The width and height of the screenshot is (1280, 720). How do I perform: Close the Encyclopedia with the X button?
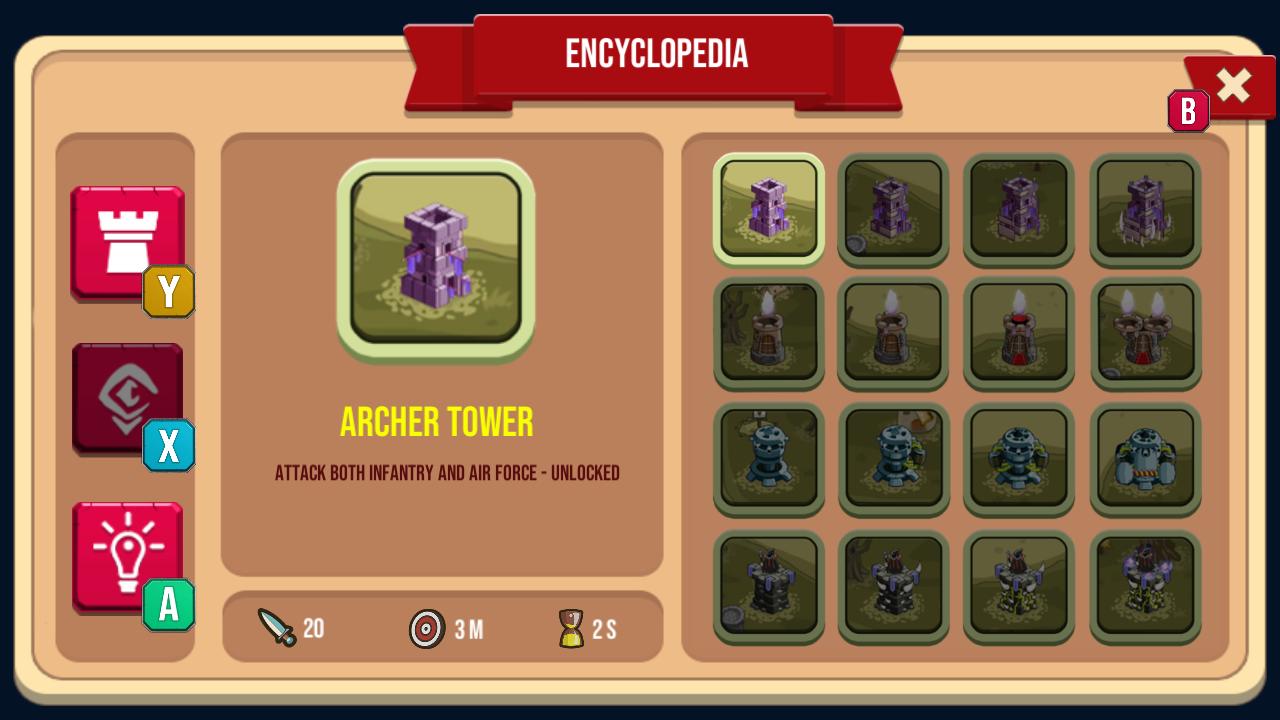1233,85
